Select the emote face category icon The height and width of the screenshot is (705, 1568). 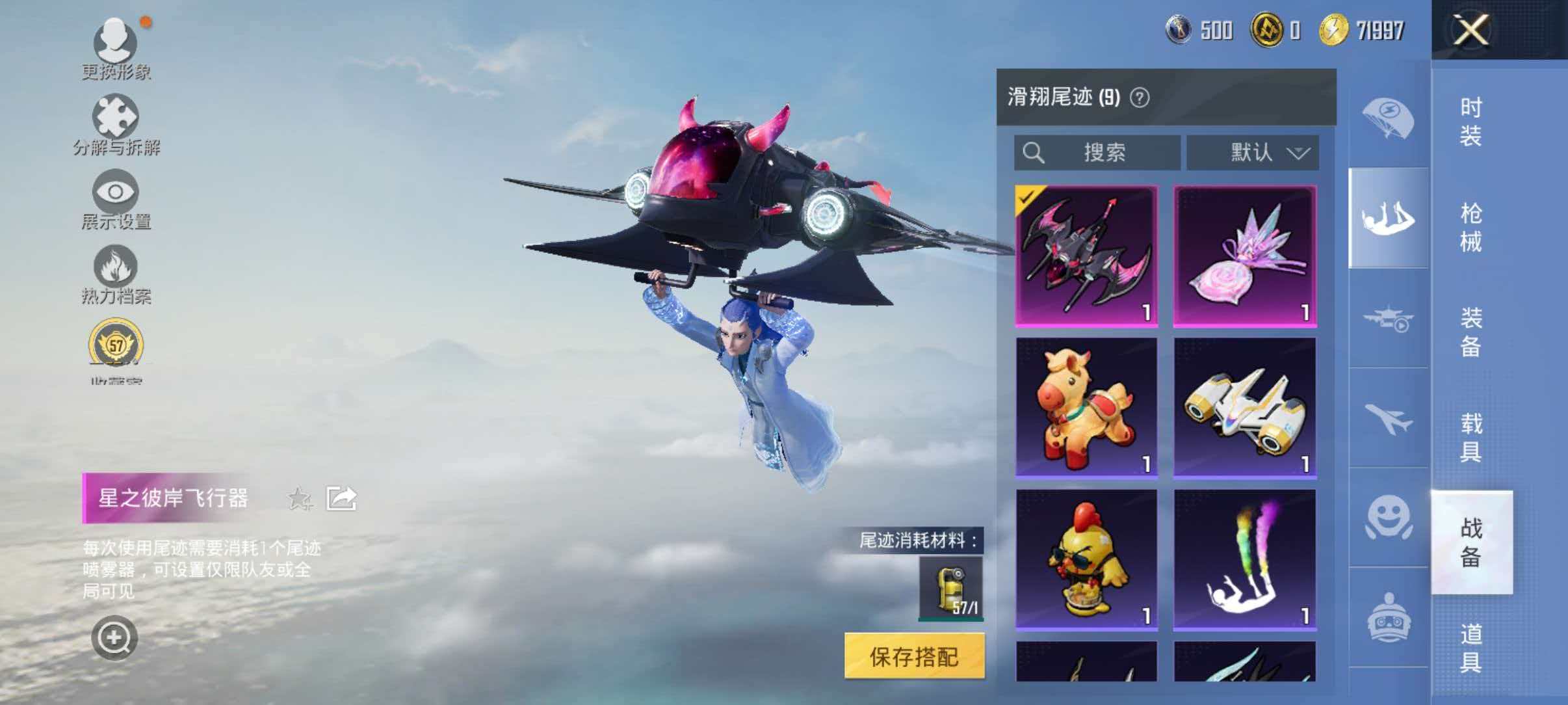(x=1387, y=520)
